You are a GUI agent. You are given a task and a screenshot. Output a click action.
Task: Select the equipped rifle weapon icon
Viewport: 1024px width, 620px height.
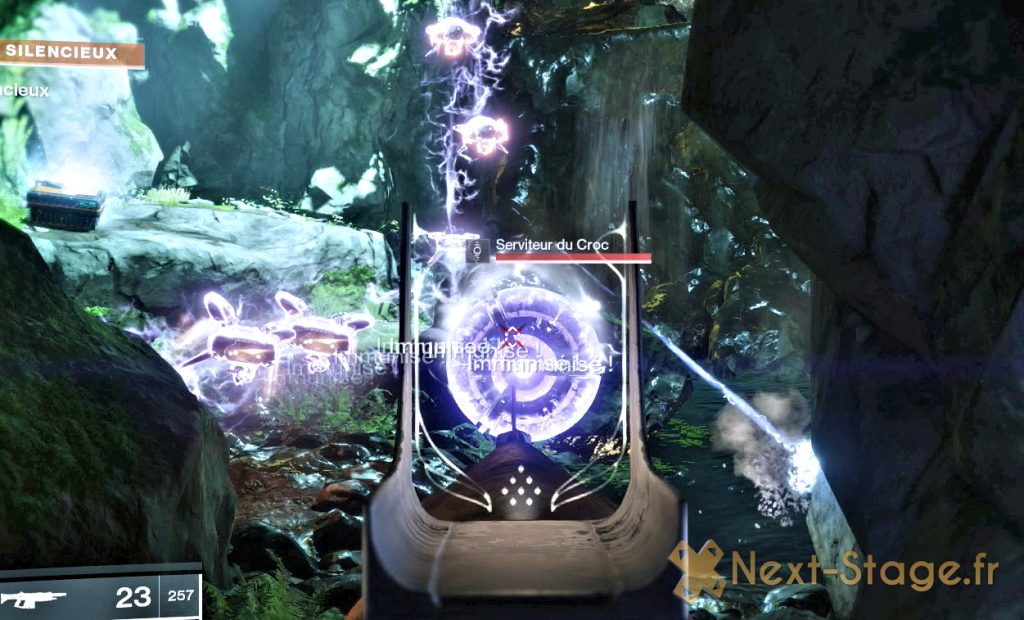pyautogui.click(x=34, y=599)
